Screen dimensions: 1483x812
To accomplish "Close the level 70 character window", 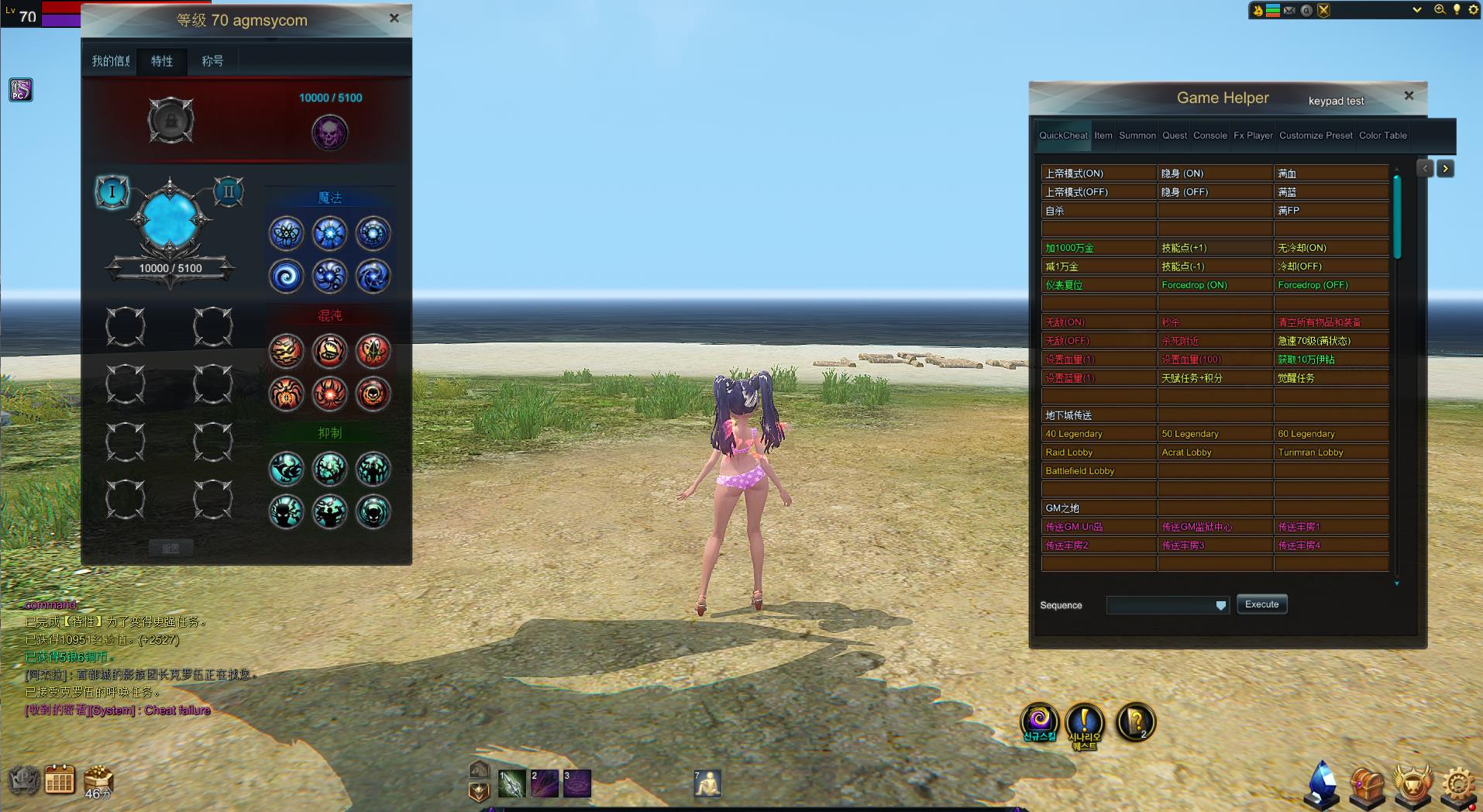I will (394, 18).
